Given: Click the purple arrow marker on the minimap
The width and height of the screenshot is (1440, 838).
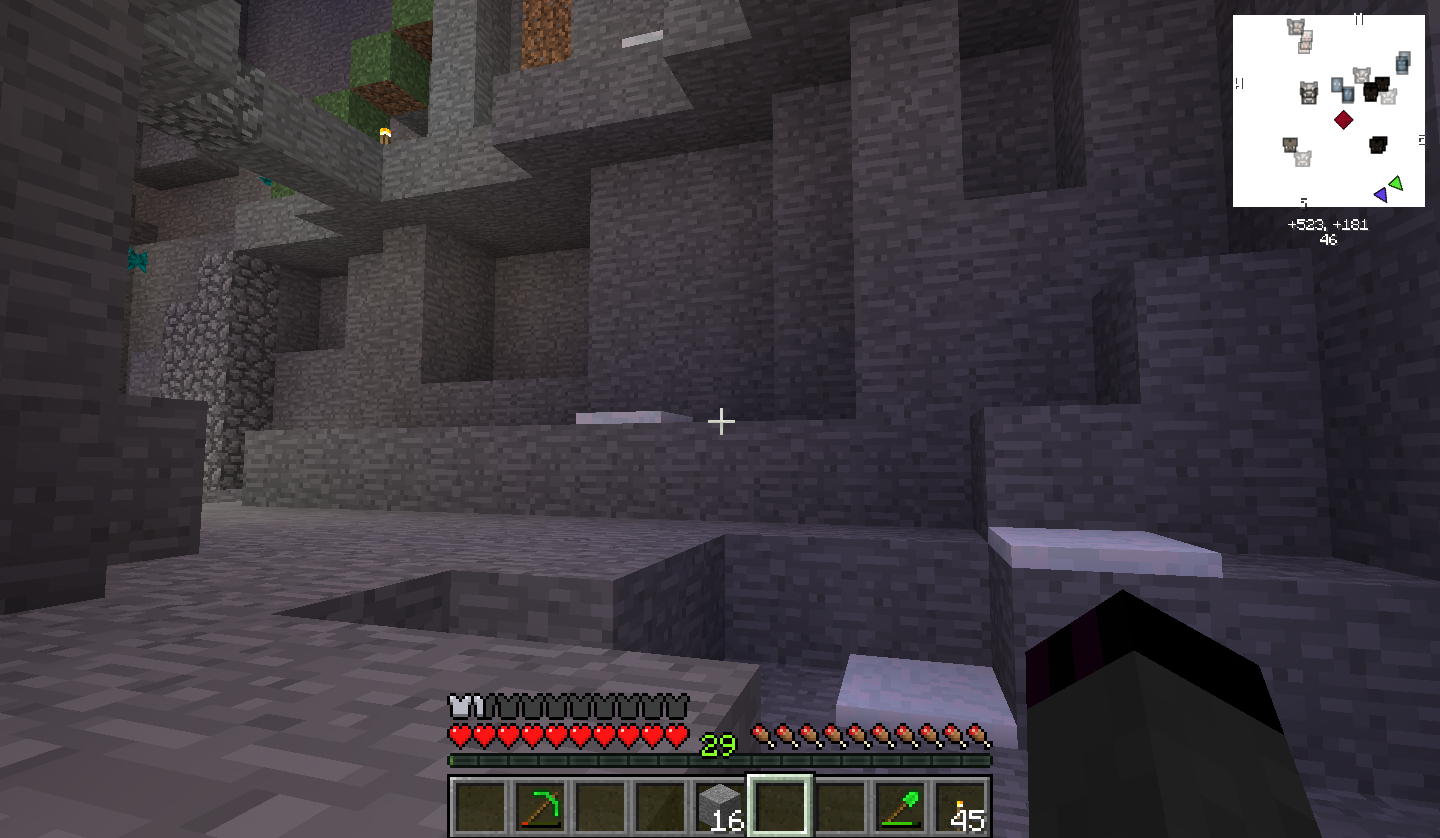Looking at the screenshot, I should coord(1381,194).
